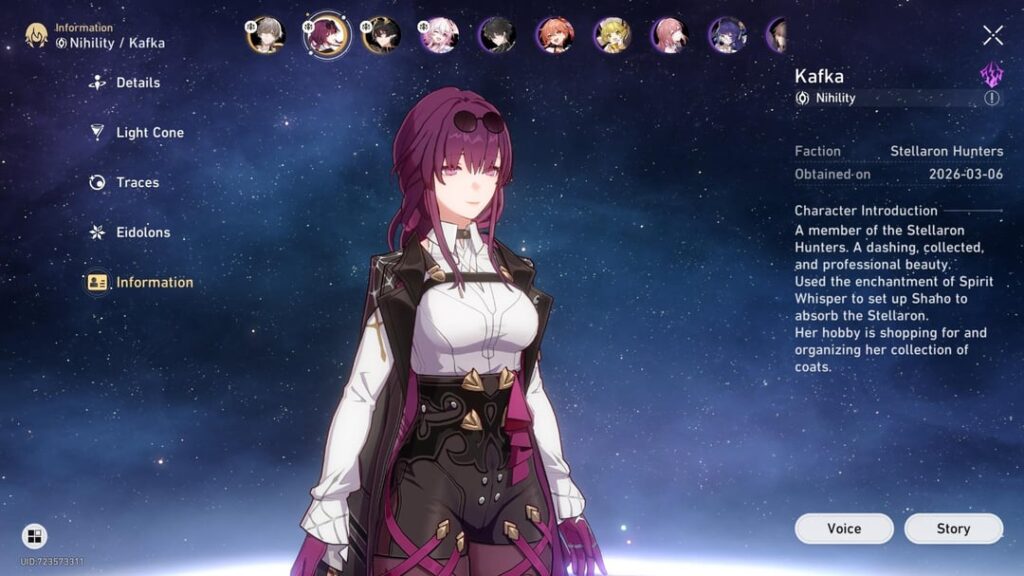Select the grey-haired Trailblazer portrait

266,35
